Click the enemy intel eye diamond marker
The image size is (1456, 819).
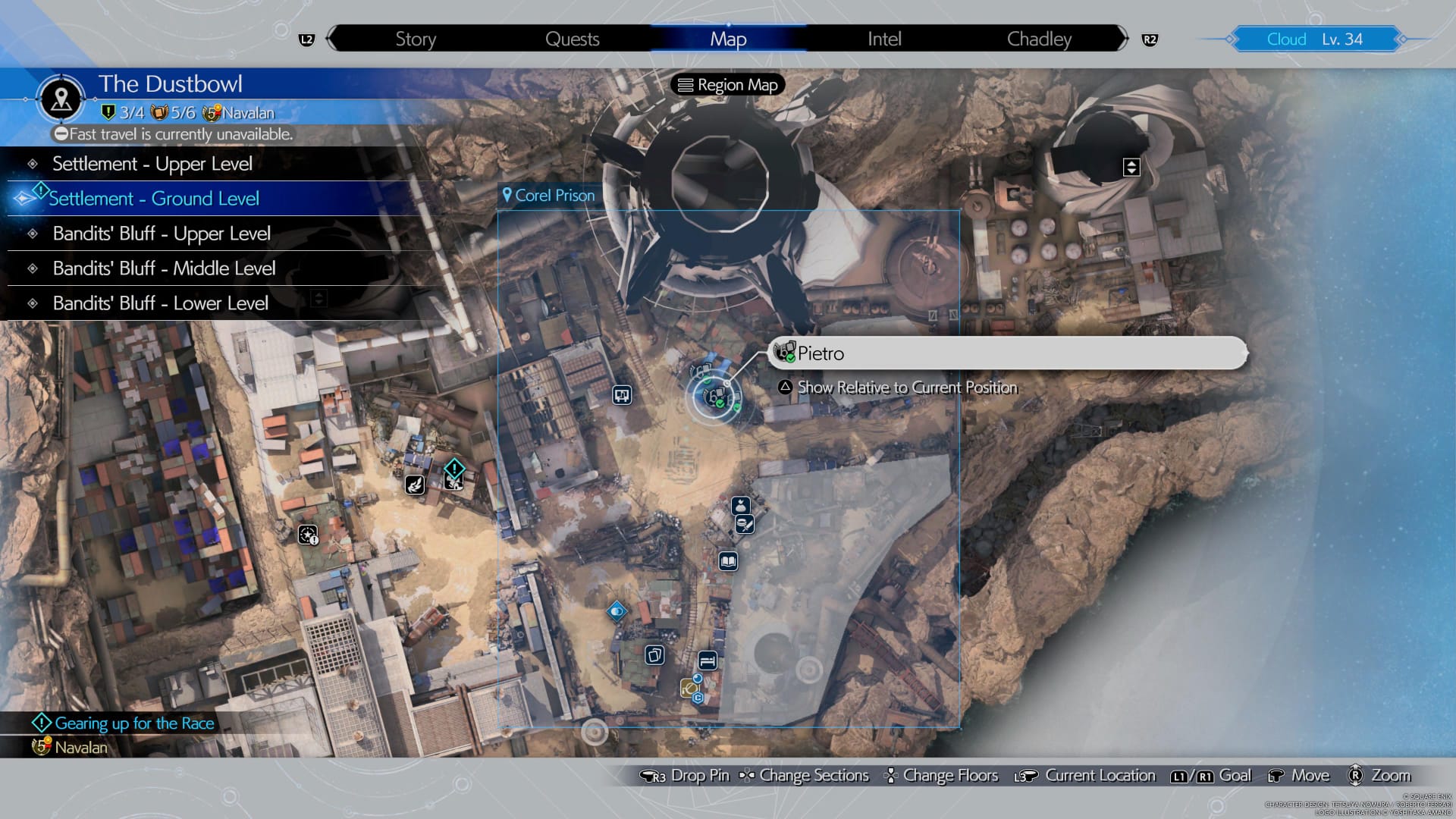point(617,610)
